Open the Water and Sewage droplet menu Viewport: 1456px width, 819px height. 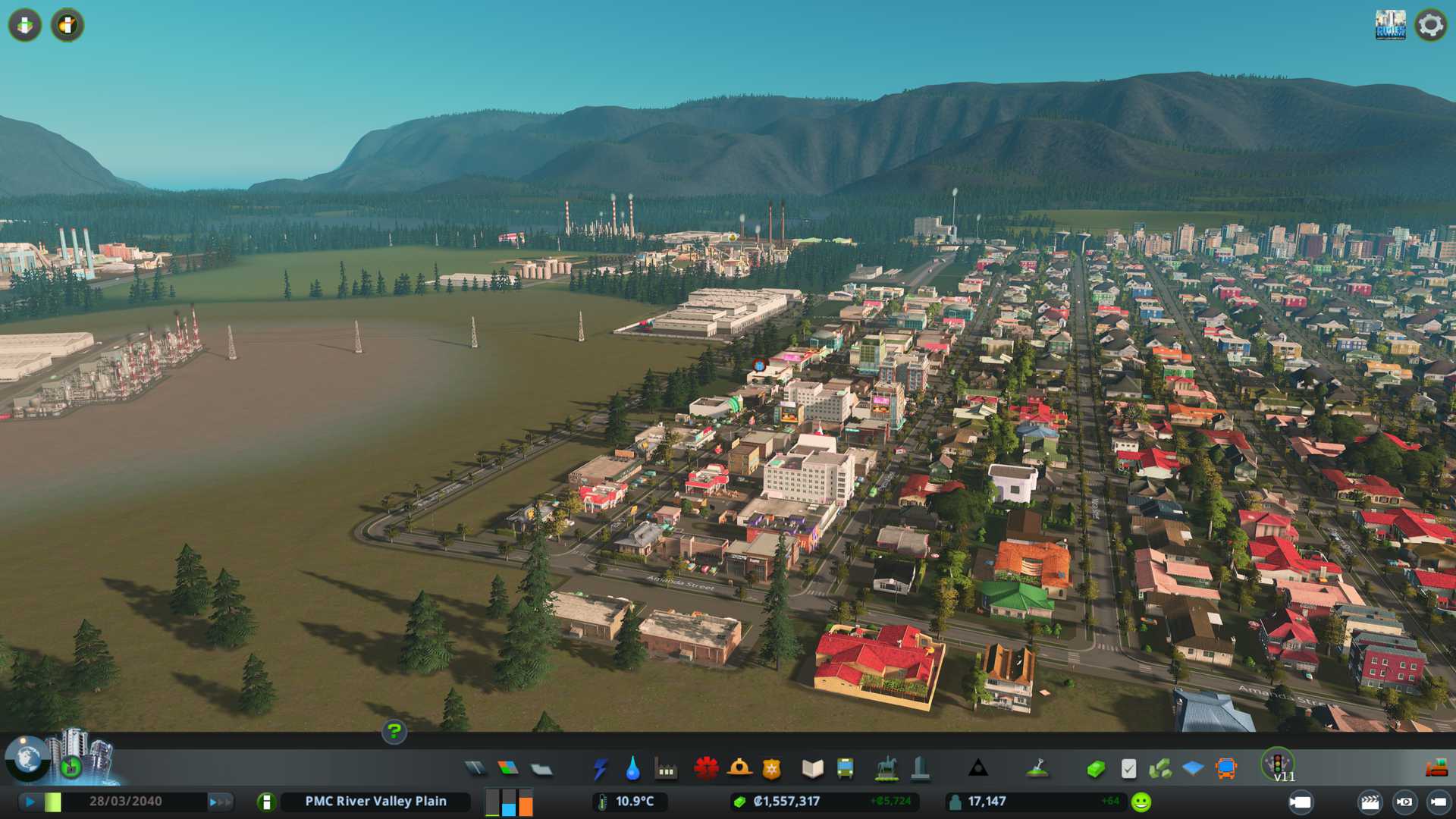pyautogui.click(x=632, y=769)
